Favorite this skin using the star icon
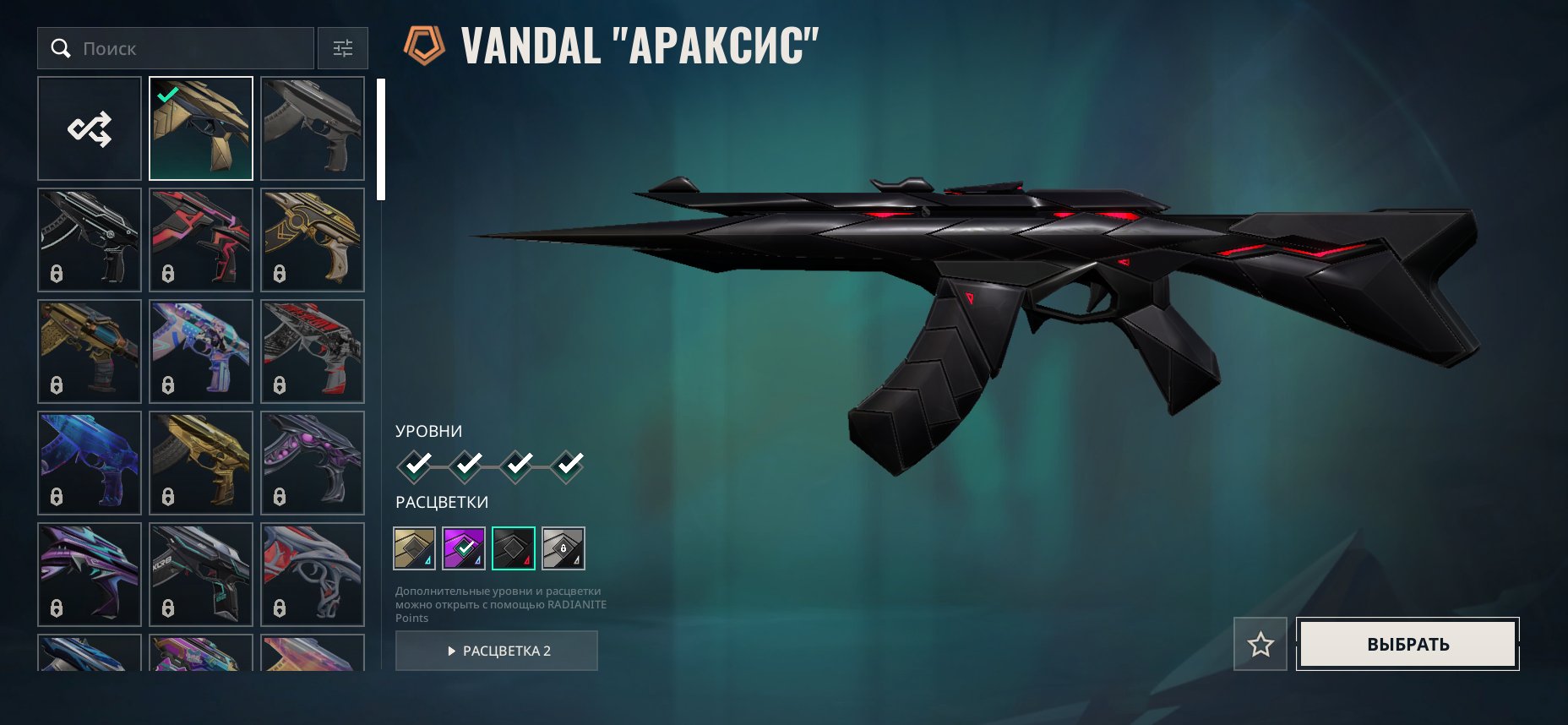Viewport: 1568px width, 725px height. click(1260, 643)
